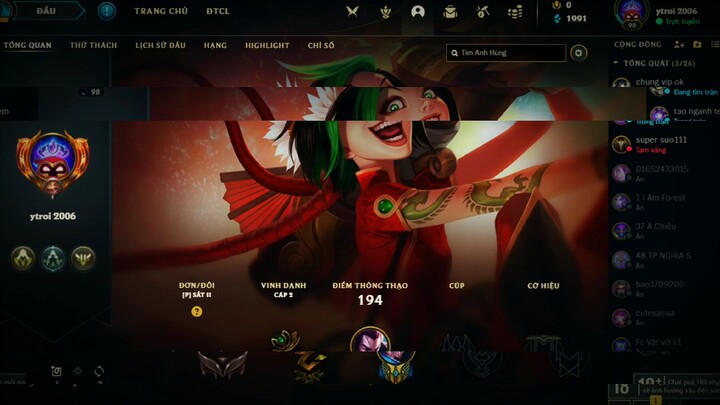Open the store coins icon
The image size is (720, 405).
(515, 12)
